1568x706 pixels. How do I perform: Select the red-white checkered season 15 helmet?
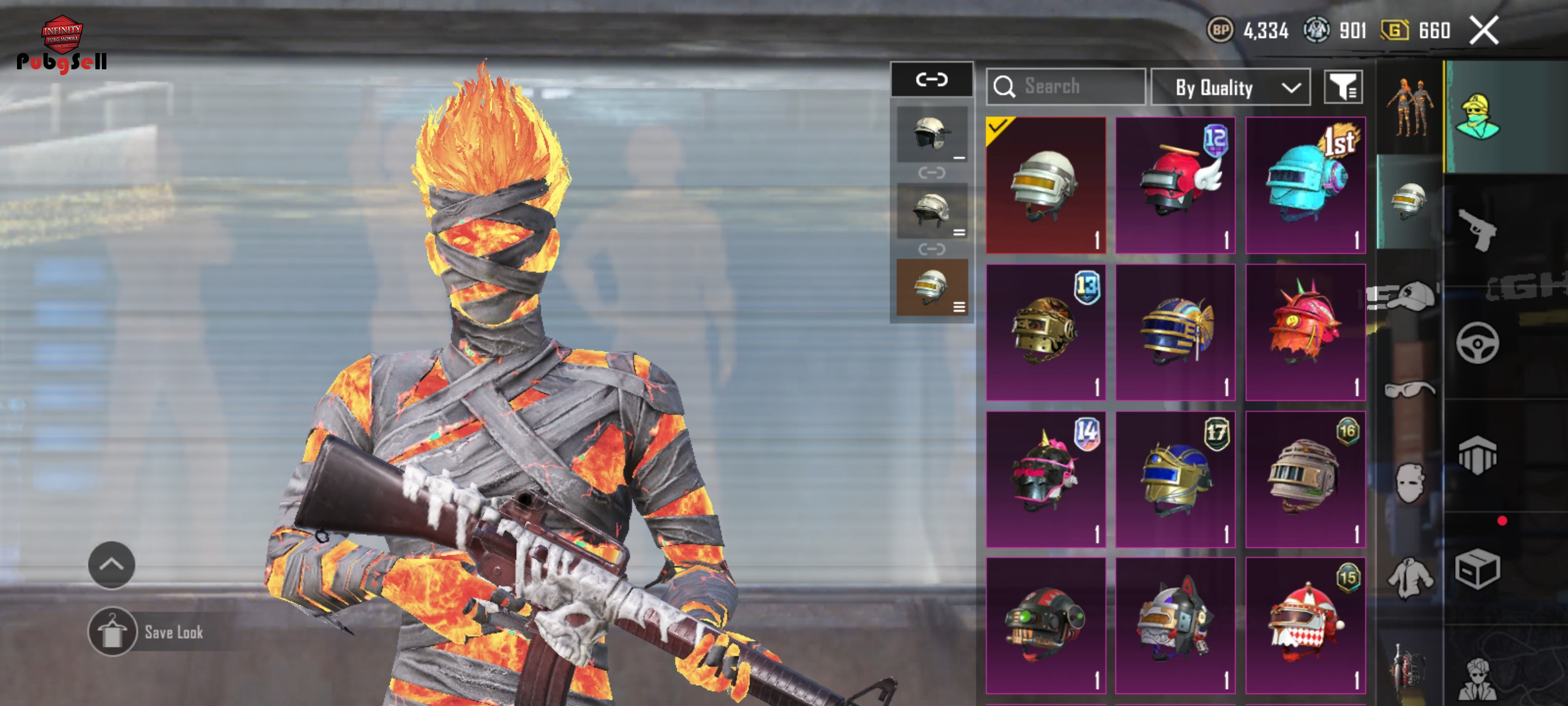(1305, 626)
